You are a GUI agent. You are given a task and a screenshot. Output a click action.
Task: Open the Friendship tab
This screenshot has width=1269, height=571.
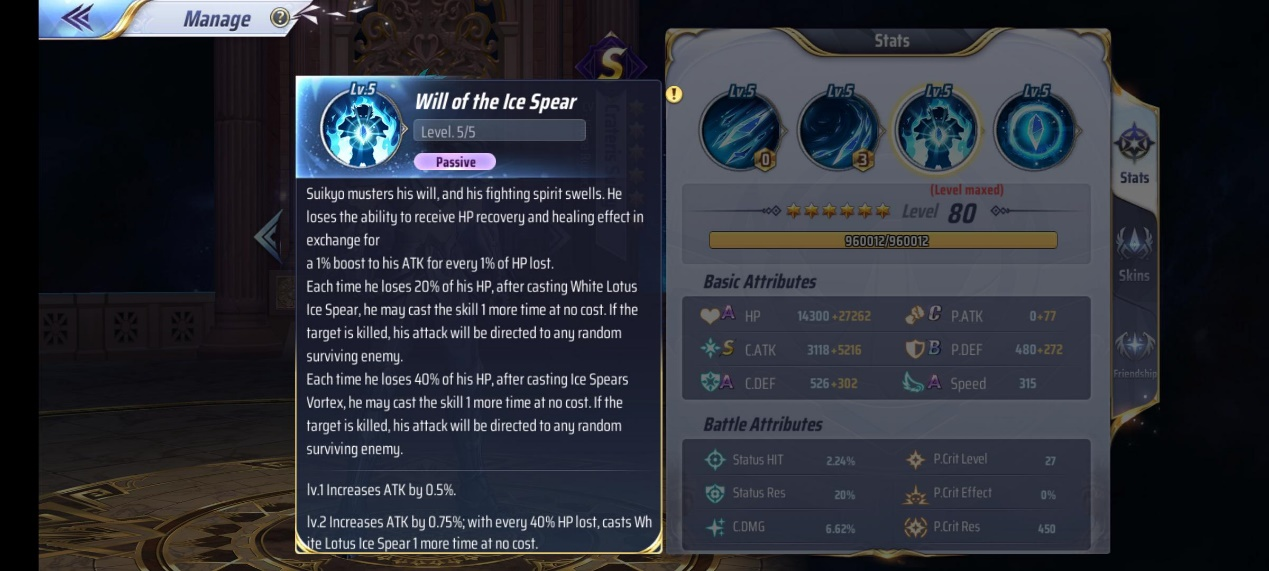click(1134, 353)
